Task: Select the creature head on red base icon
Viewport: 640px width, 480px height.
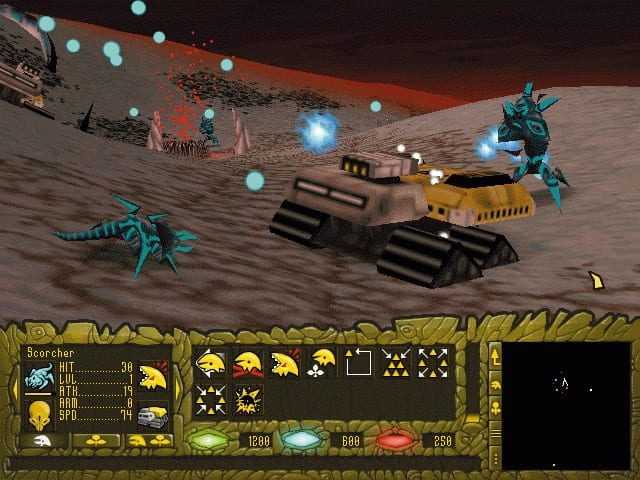Action: click(247, 362)
